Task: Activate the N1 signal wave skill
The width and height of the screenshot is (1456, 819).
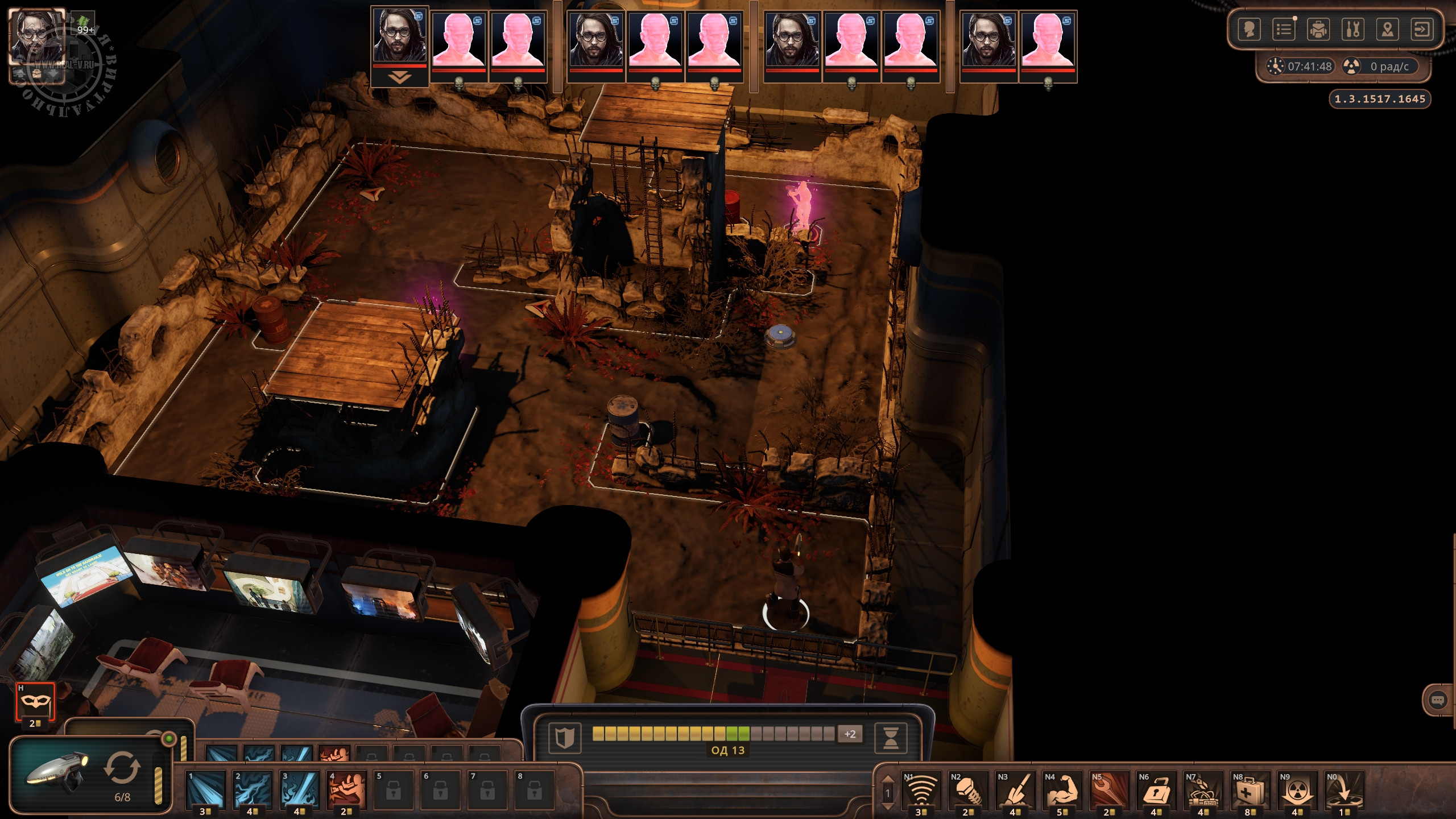Action: pyautogui.click(x=921, y=791)
